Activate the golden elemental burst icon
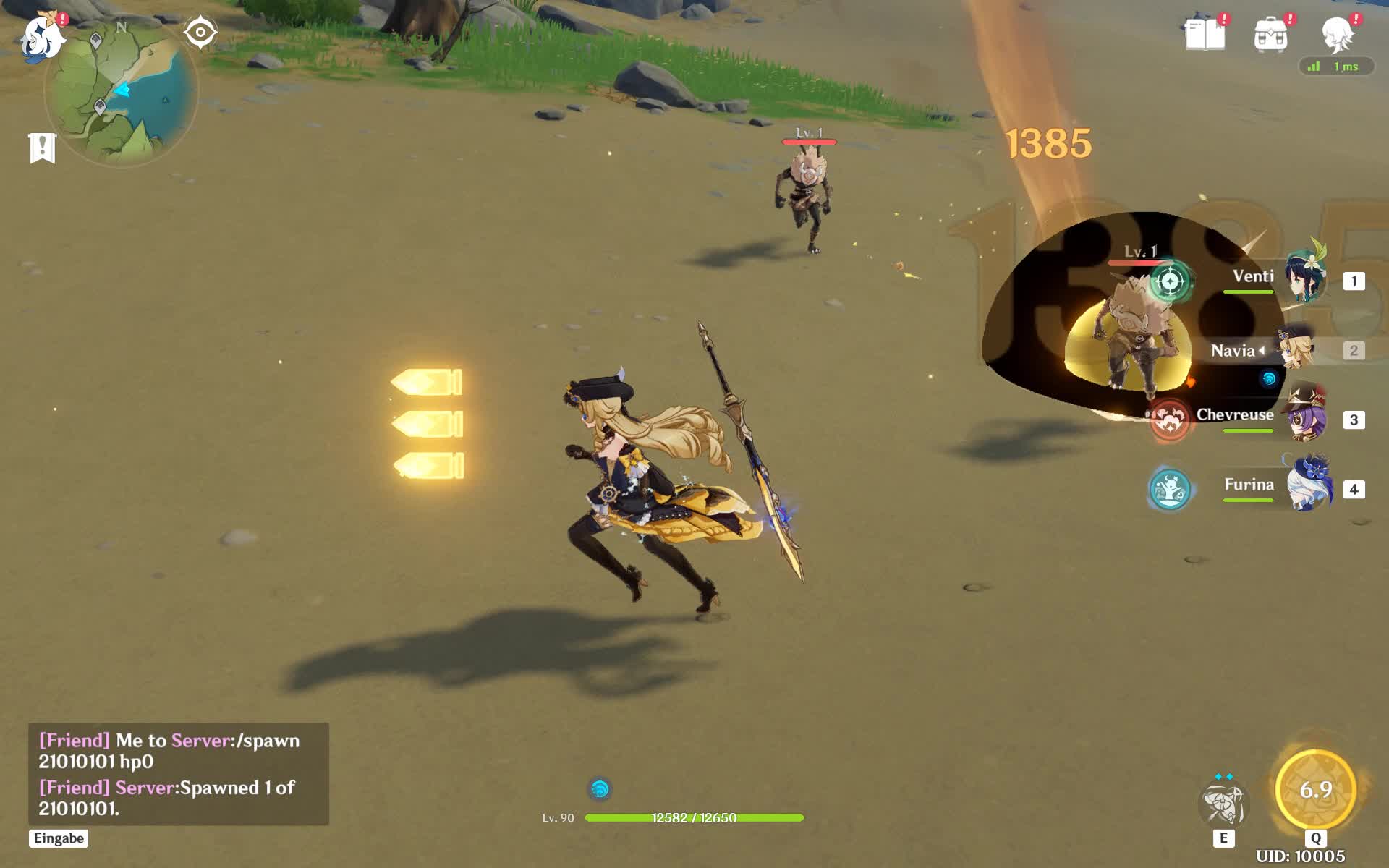Viewport: 1389px width, 868px height. (x=1315, y=790)
